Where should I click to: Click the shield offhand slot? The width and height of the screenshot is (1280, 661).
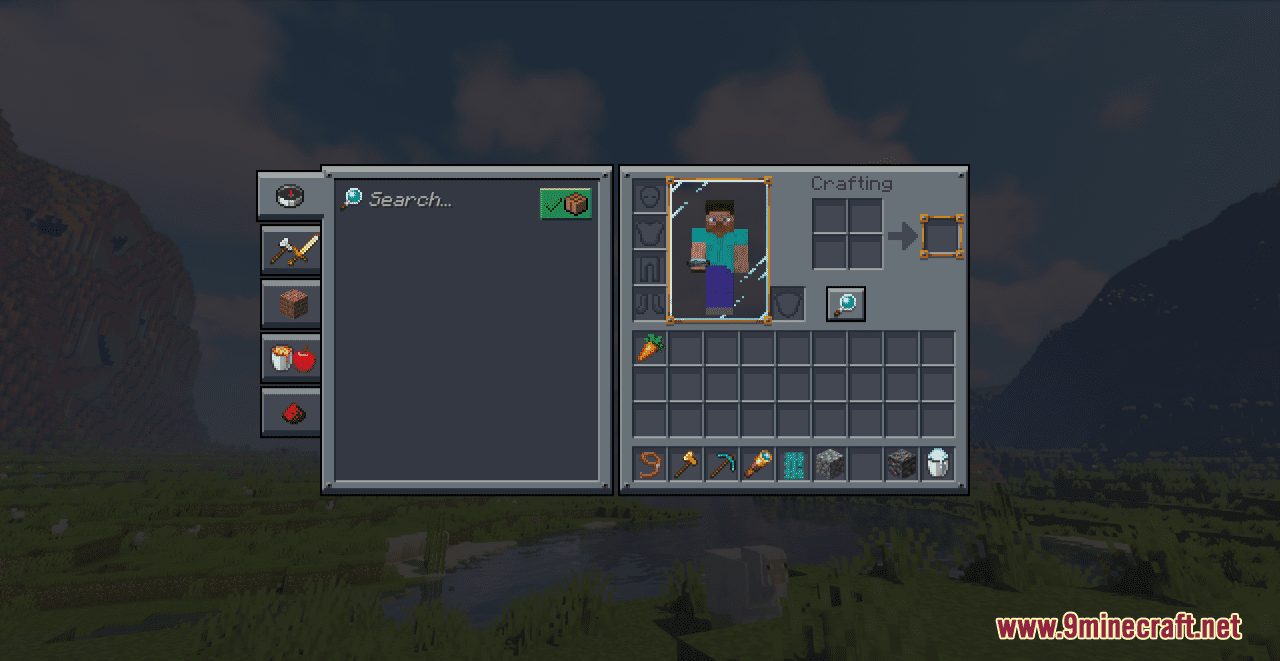(x=788, y=304)
